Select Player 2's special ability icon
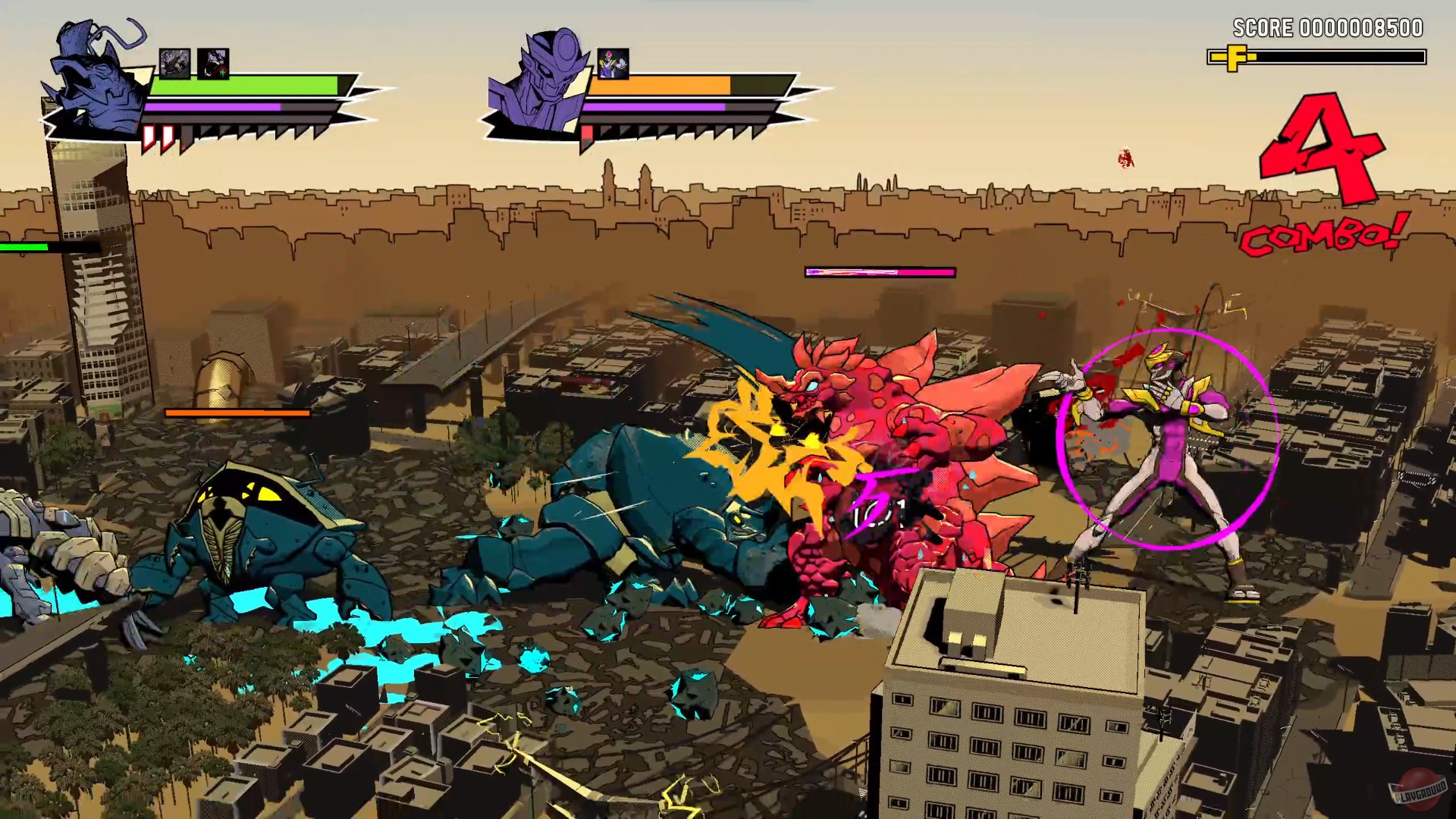The image size is (1456, 819). coord(614,64)
